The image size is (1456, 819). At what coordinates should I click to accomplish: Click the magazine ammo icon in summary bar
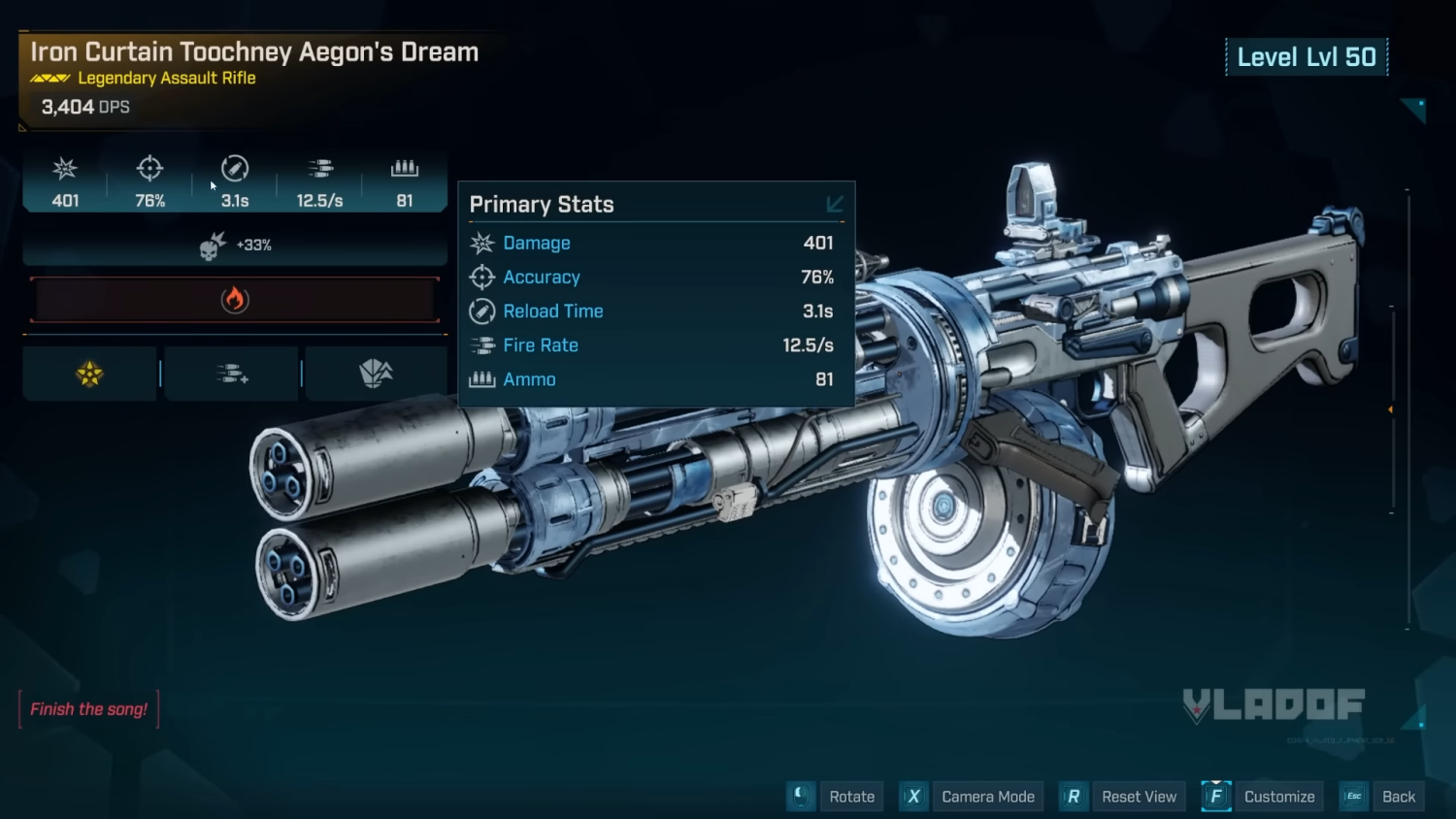(x=405, y=169)
